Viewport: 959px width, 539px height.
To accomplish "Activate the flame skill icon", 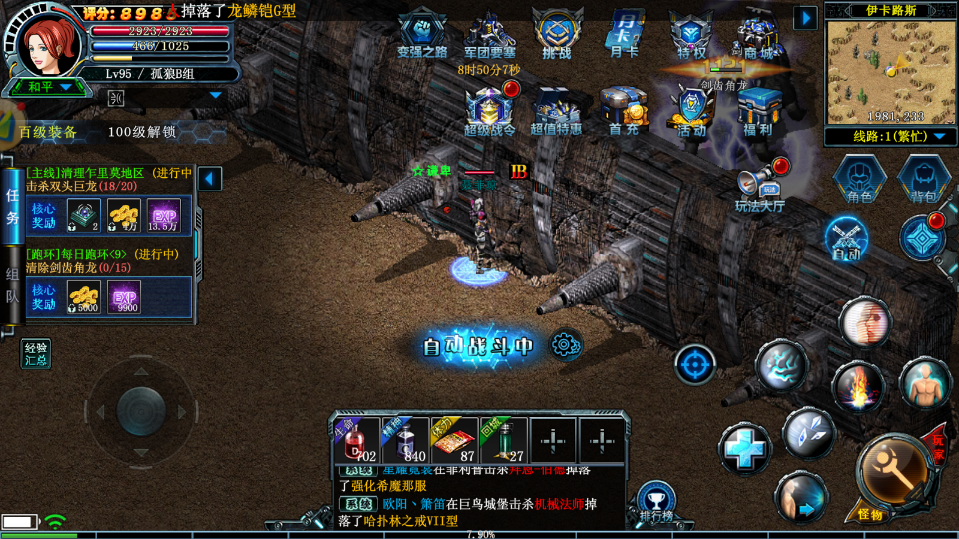I will pyautogui.click(x=857, y=387).
